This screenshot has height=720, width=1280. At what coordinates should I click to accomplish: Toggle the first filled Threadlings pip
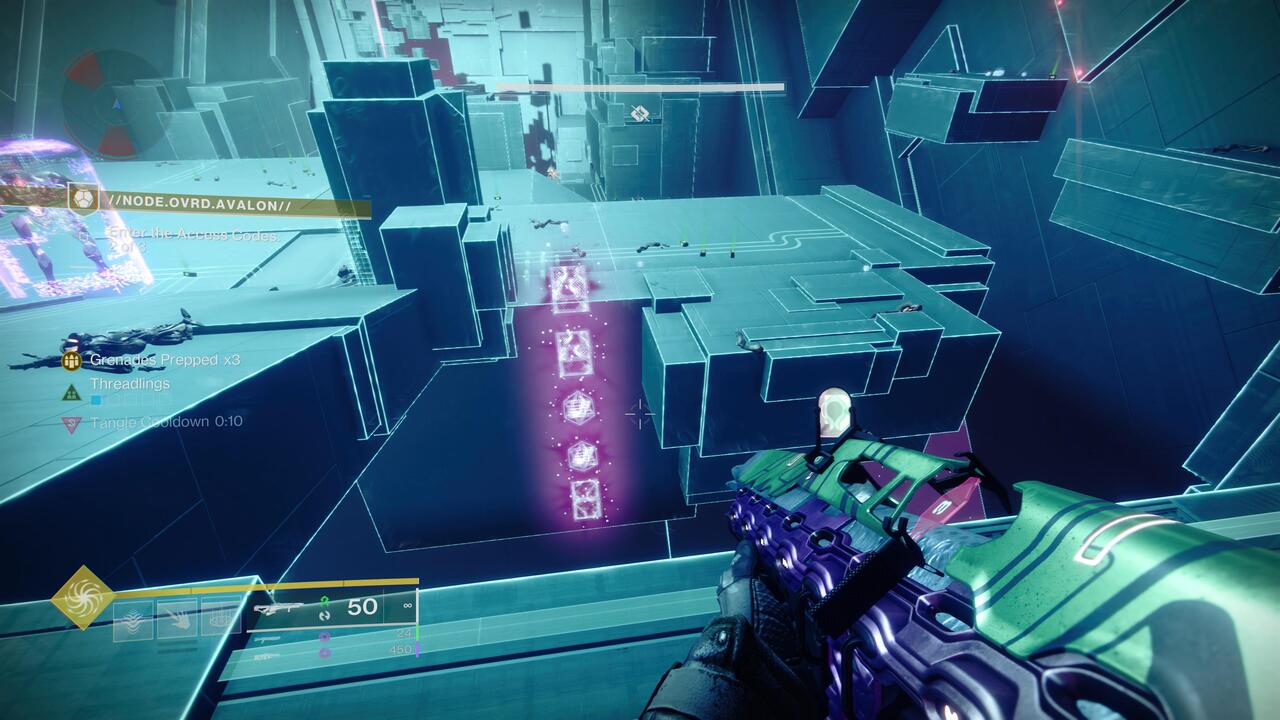[95, 399]
